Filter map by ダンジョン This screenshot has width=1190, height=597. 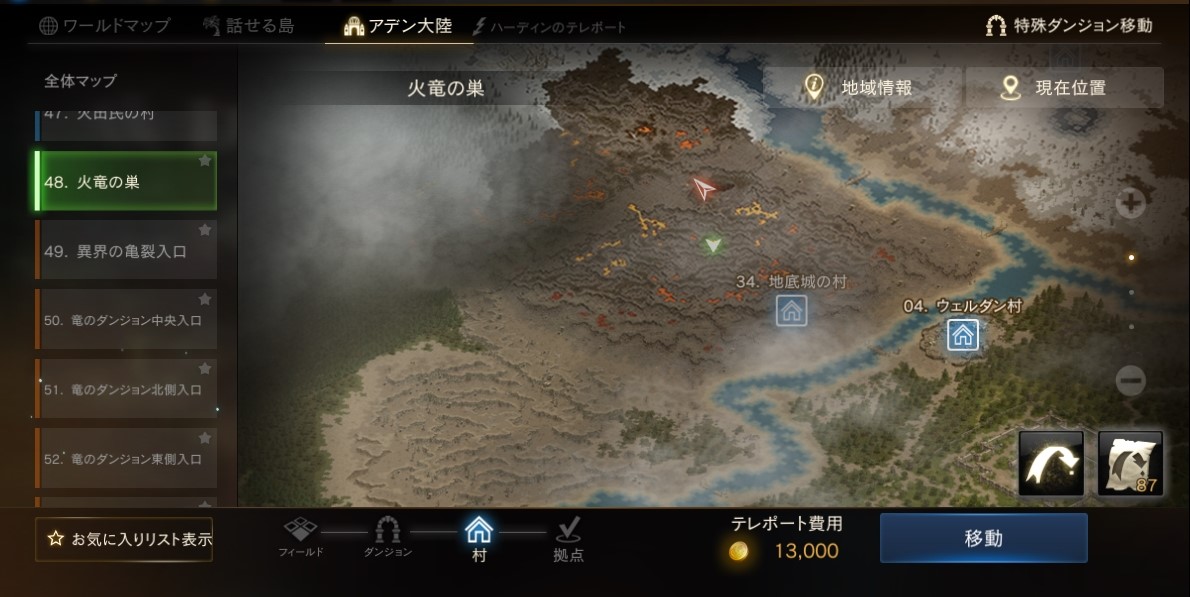click(x=387, y=537)
